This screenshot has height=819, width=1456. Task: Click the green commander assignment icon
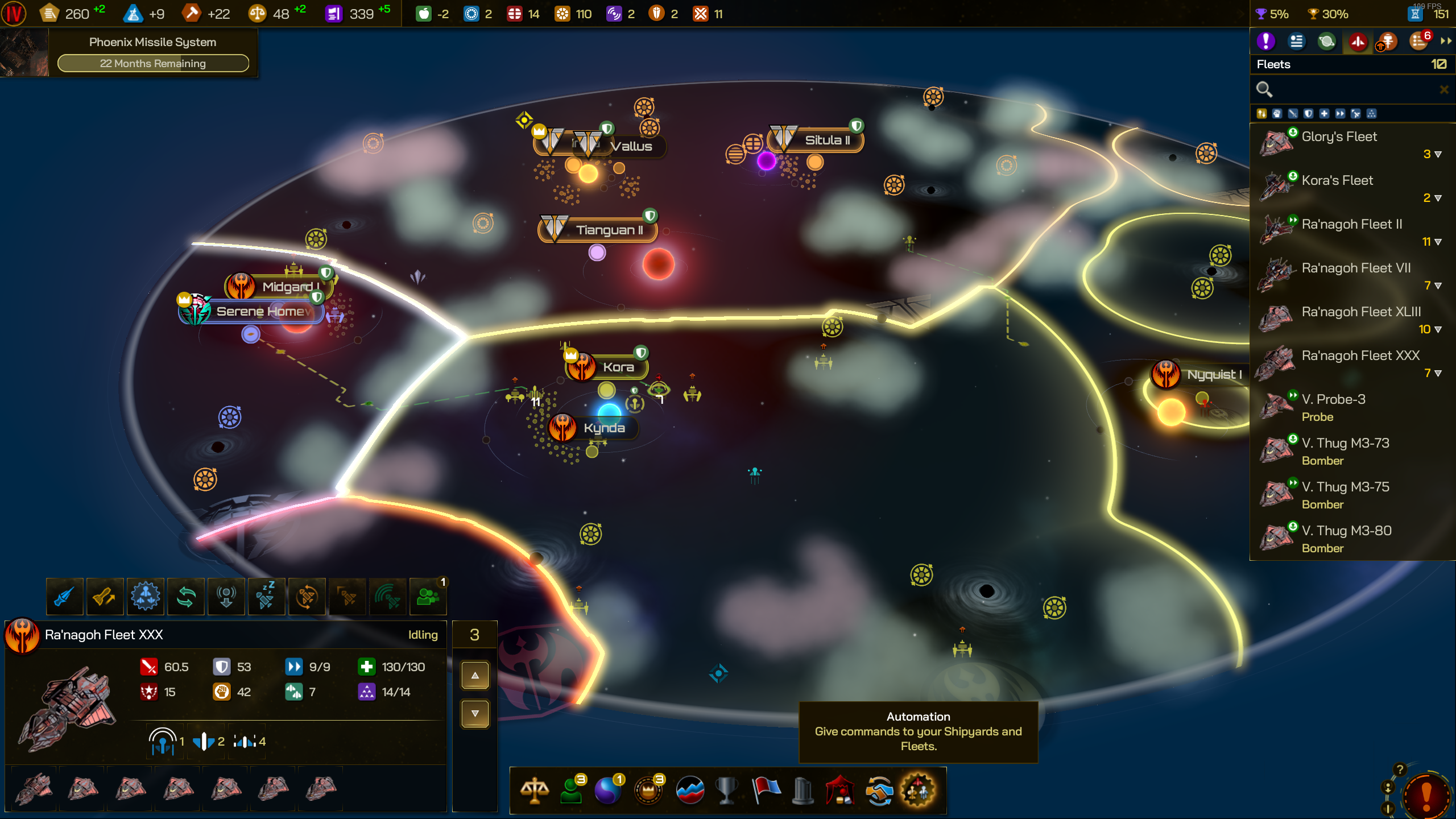(428, 597)
